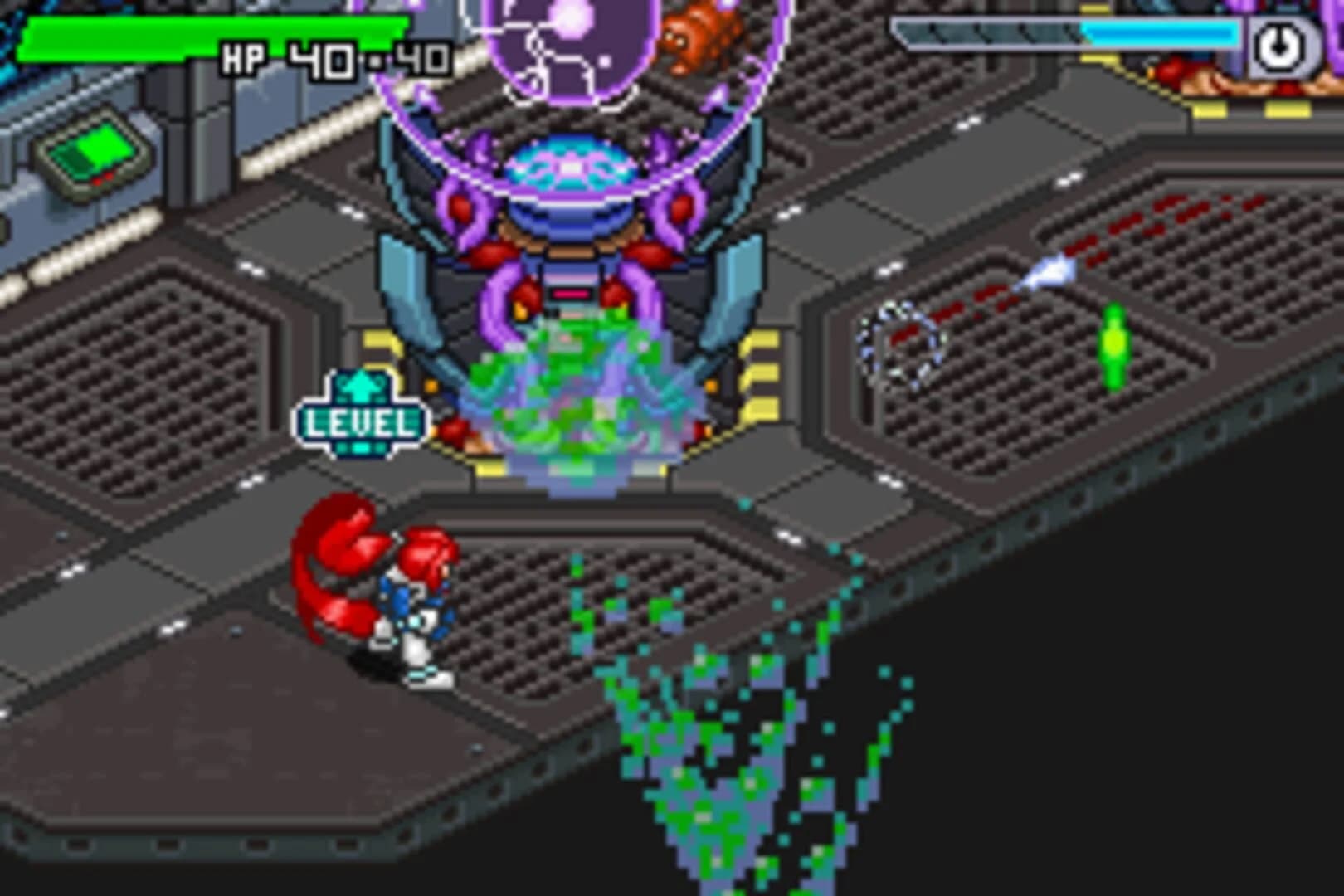Expand the LEVEL badge details

point(358,421)
